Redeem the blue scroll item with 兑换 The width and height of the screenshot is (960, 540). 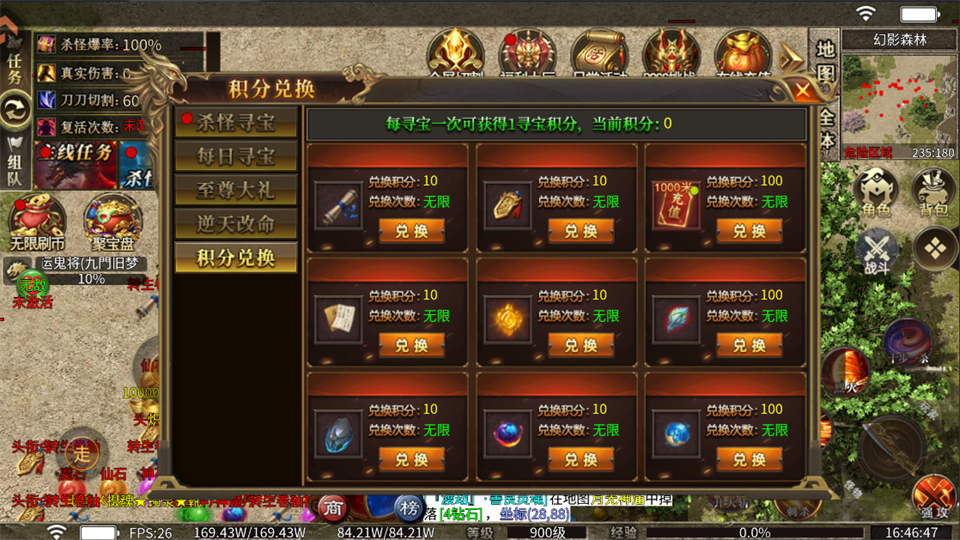tap(412, 231)
